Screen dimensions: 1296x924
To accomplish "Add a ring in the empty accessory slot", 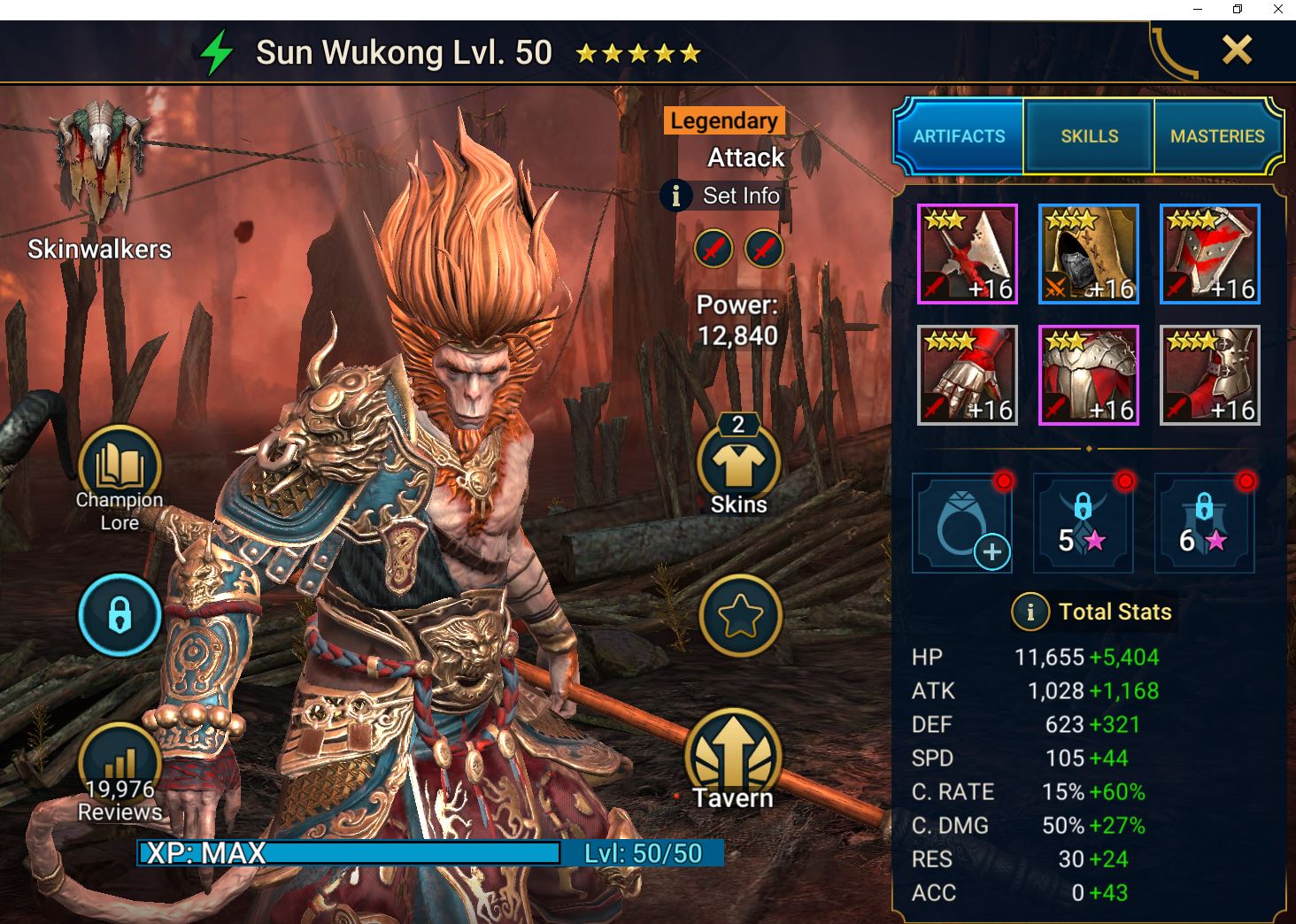I will 962,522.
